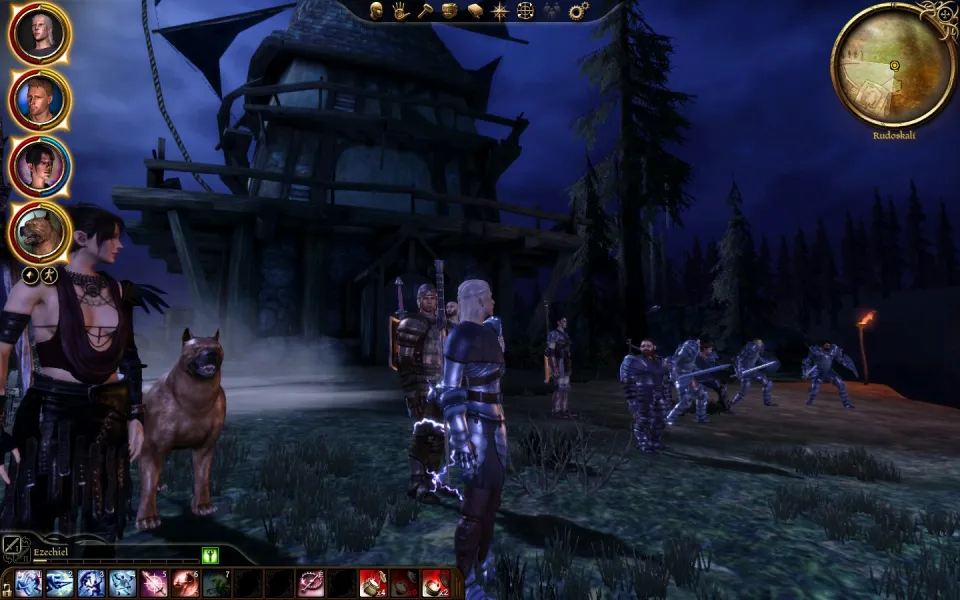Open the golden hand menu icon
Image resolution: width=960 pixels, height=600 pixels.
point(402,11)
